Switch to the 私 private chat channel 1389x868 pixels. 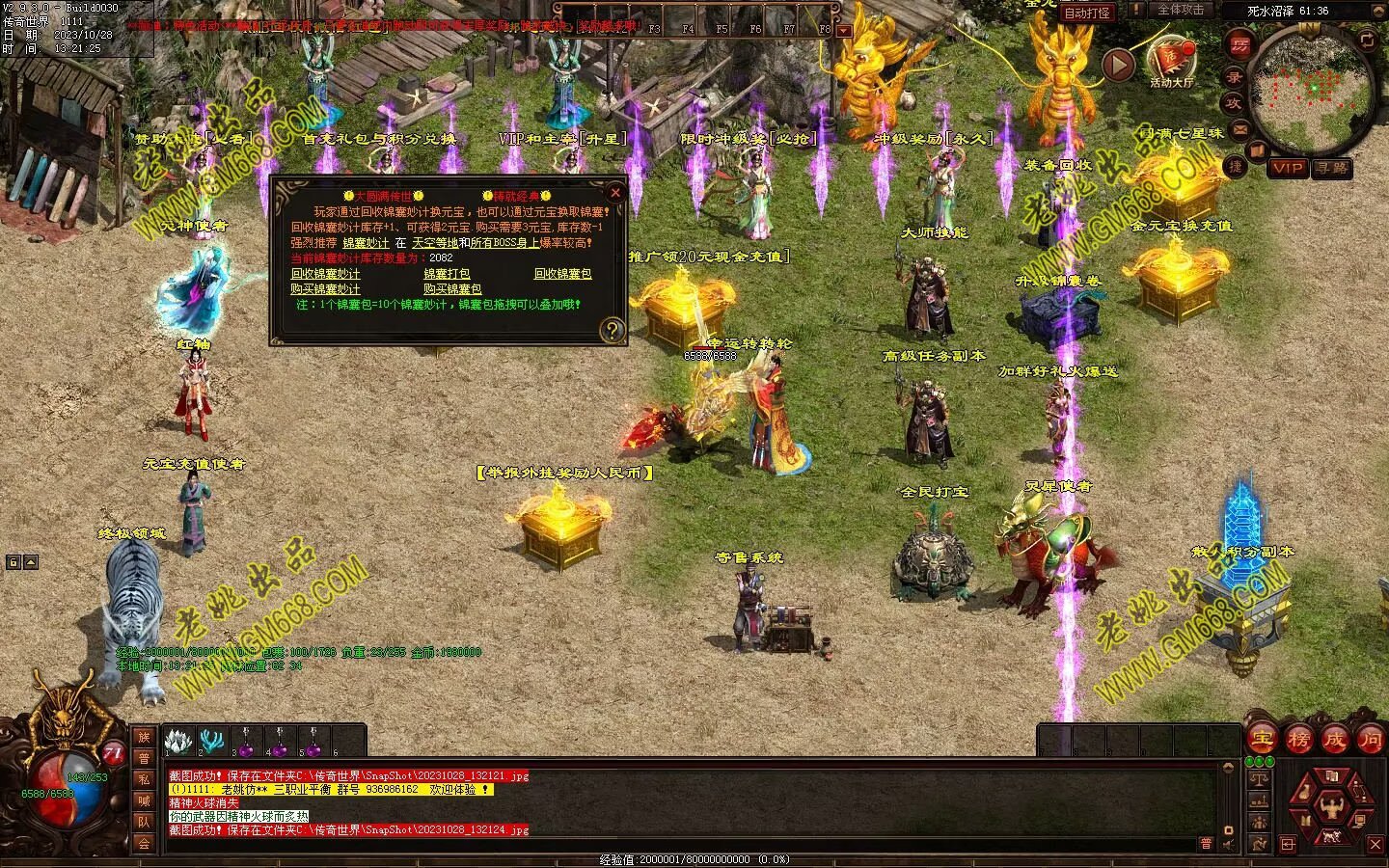[144, 779]
